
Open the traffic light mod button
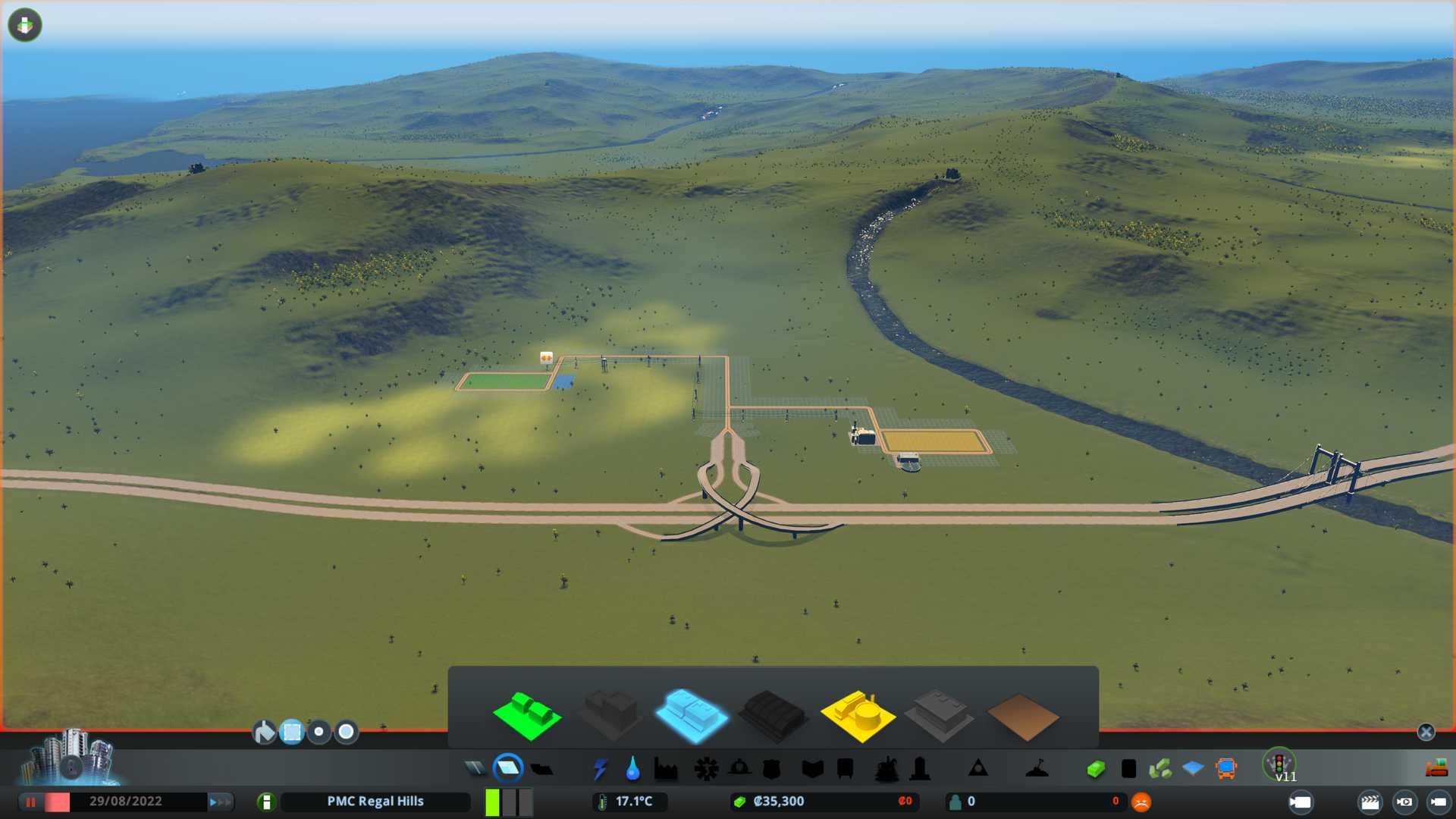pyautogui.click(x=1279, y=764)
